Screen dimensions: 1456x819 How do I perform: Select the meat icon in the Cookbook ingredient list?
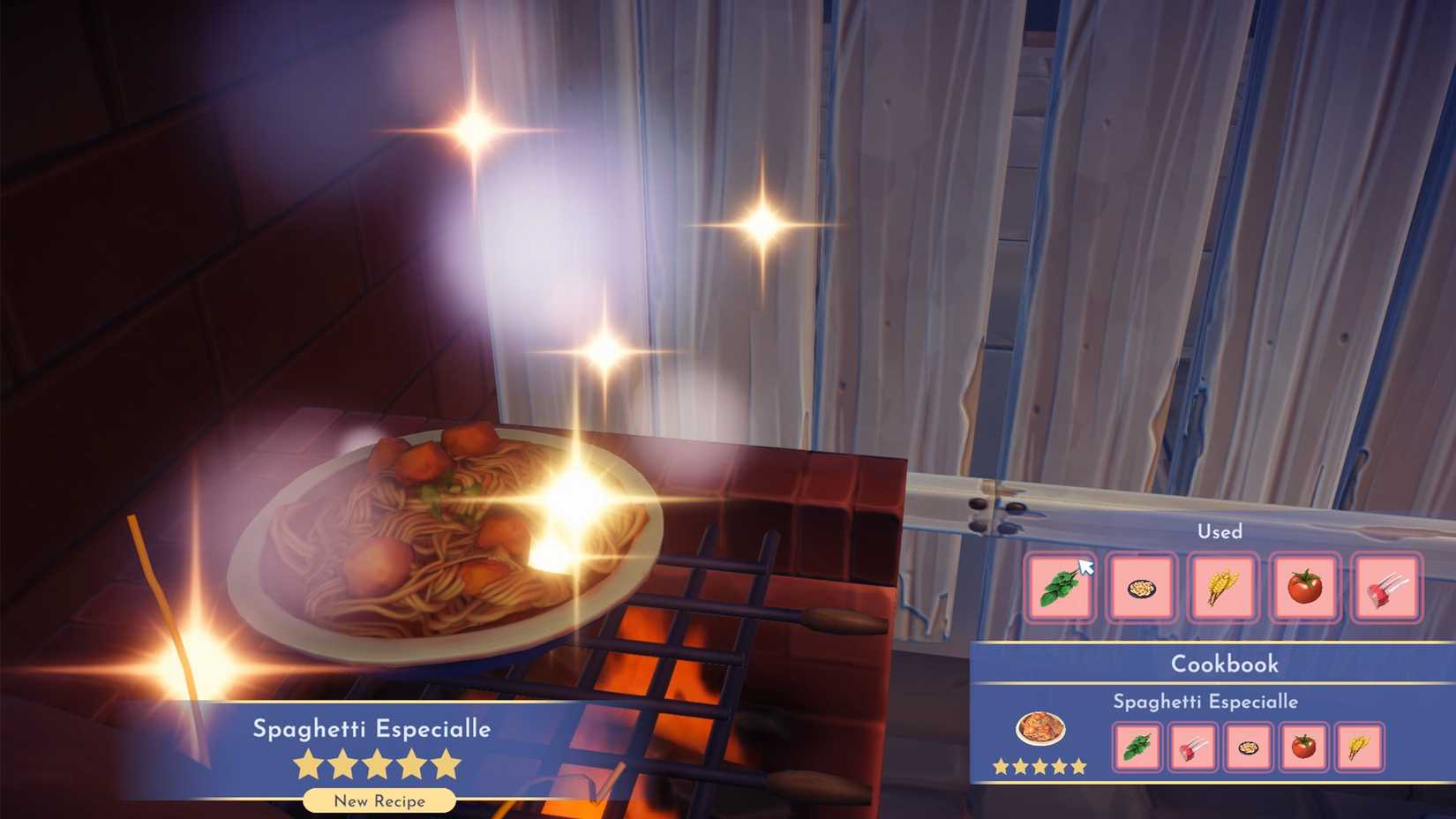coord(1193,747)
